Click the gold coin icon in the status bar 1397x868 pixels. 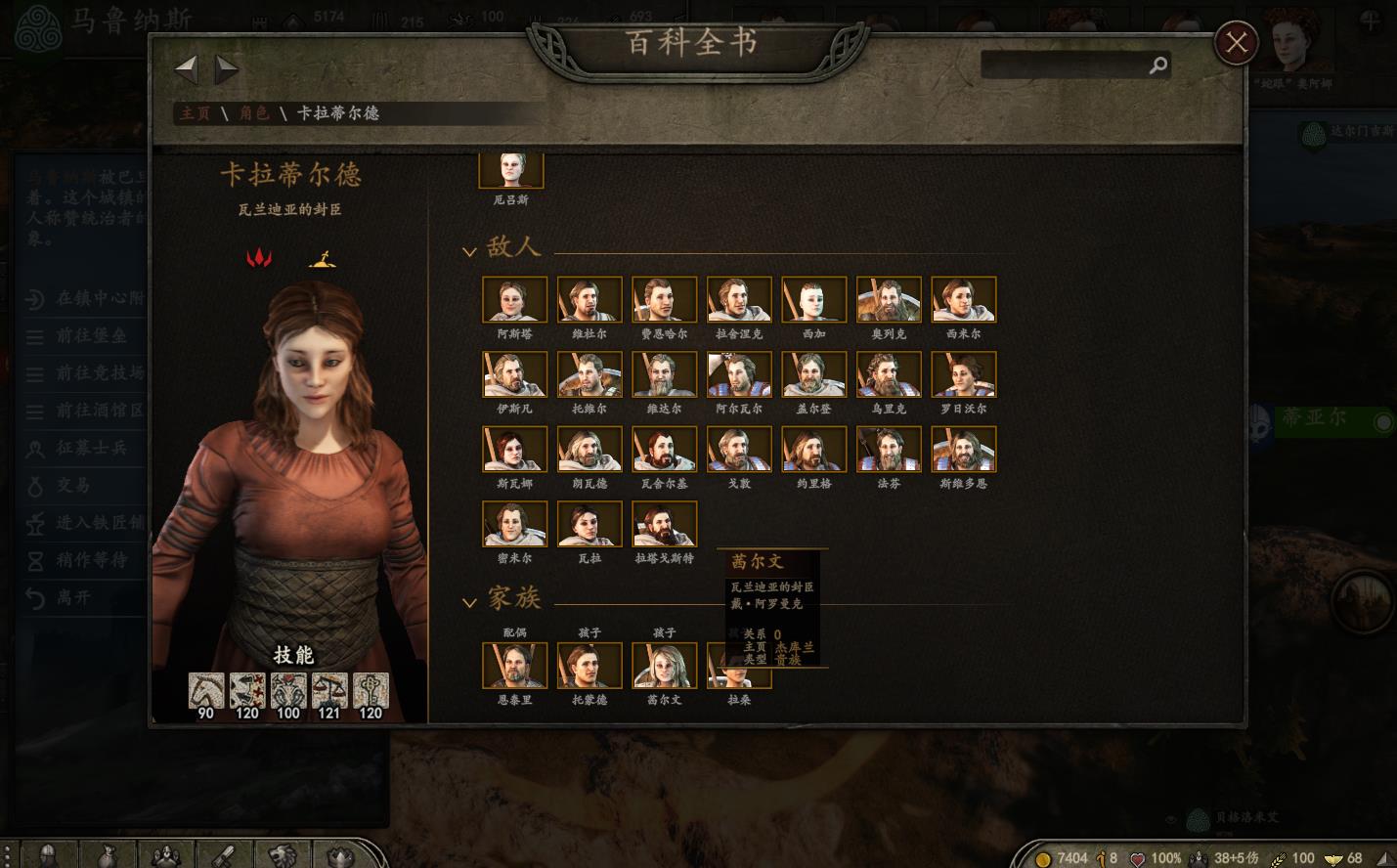[1043, 857]
